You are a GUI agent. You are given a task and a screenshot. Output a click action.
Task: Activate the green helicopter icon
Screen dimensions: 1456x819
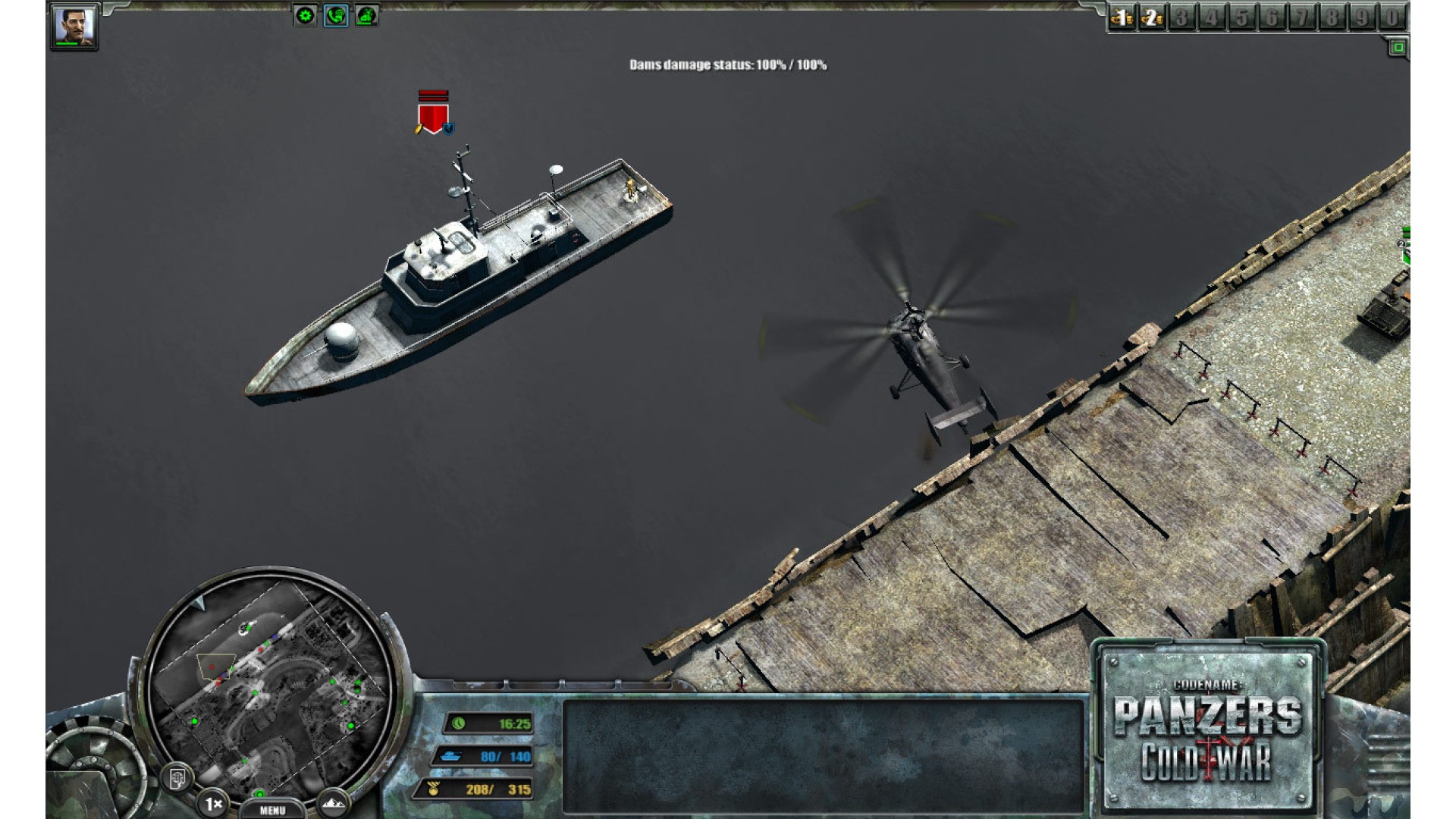point(367,16)
